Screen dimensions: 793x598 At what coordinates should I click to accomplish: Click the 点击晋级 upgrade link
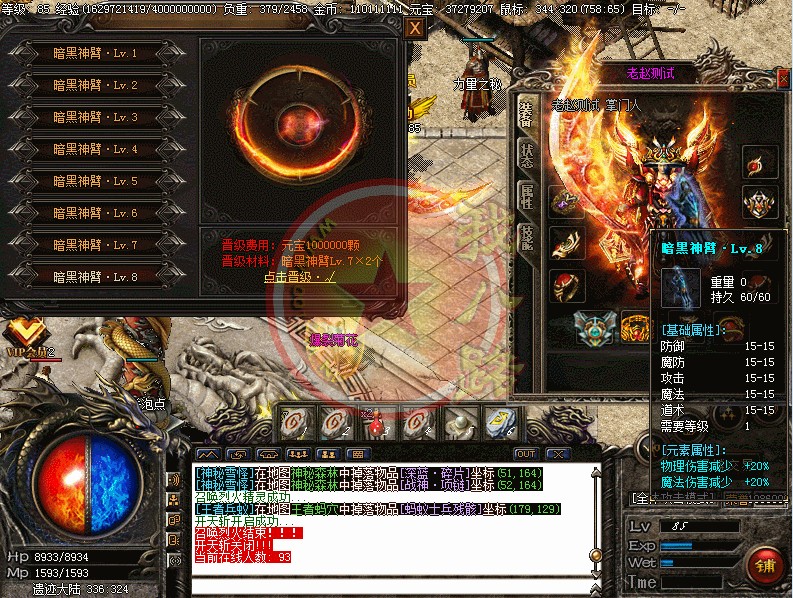click(x=300, y=277)
